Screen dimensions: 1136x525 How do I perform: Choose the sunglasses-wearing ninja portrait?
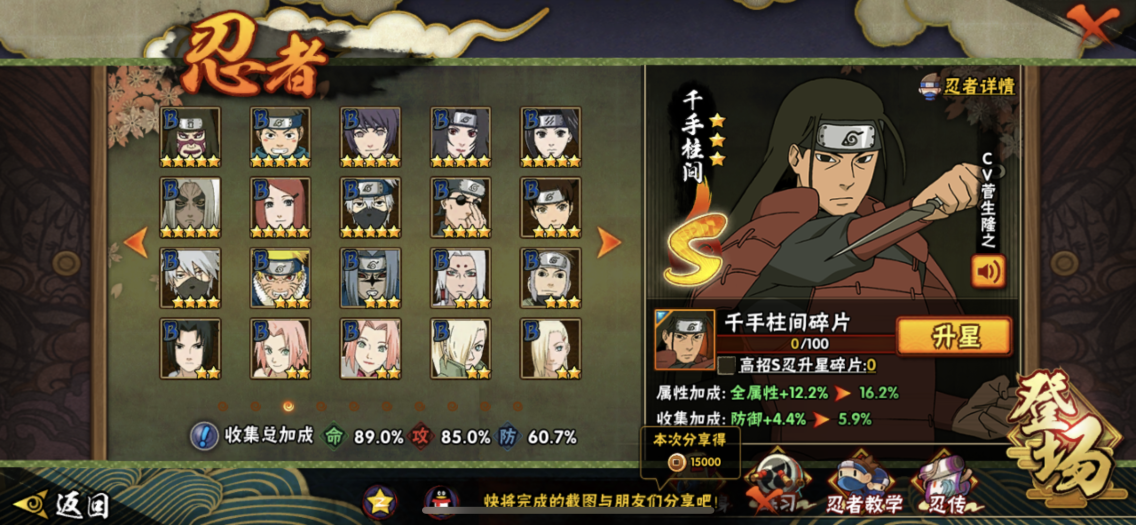460,208
